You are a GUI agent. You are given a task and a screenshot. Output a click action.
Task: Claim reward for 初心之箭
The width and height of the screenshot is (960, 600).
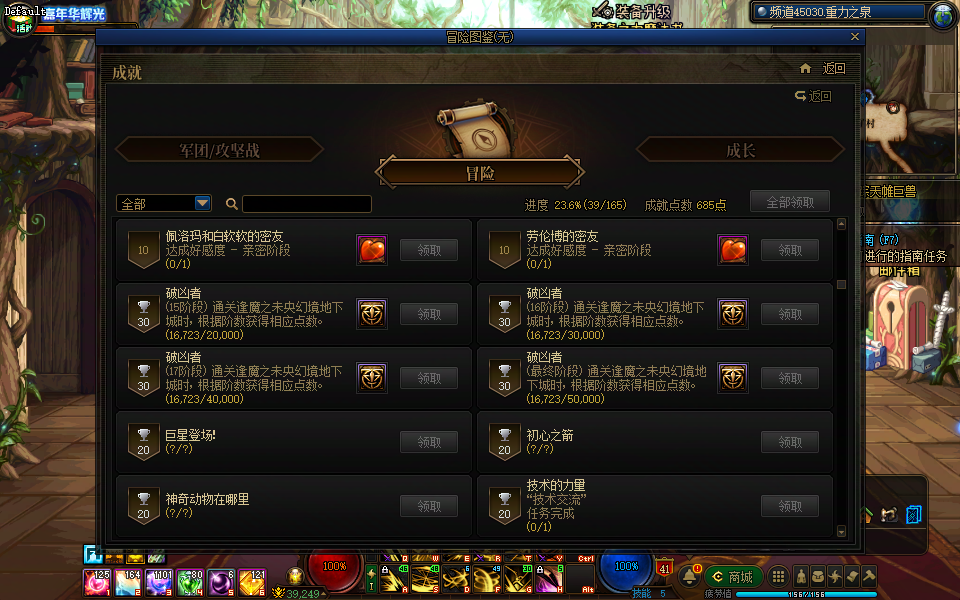click(x=790, y=442)
